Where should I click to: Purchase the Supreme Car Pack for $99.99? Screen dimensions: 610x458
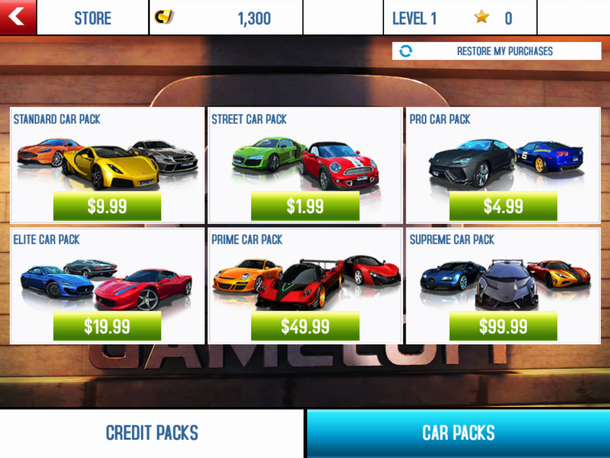tap(502, 326)
